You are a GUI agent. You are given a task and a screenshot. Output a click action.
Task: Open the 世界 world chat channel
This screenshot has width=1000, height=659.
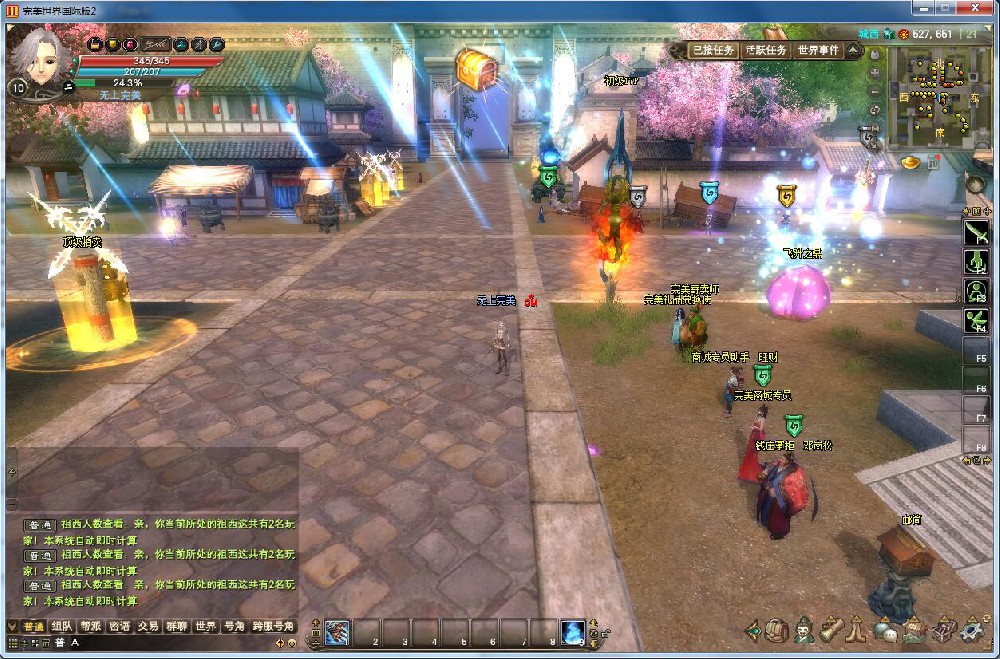point(205,626)
